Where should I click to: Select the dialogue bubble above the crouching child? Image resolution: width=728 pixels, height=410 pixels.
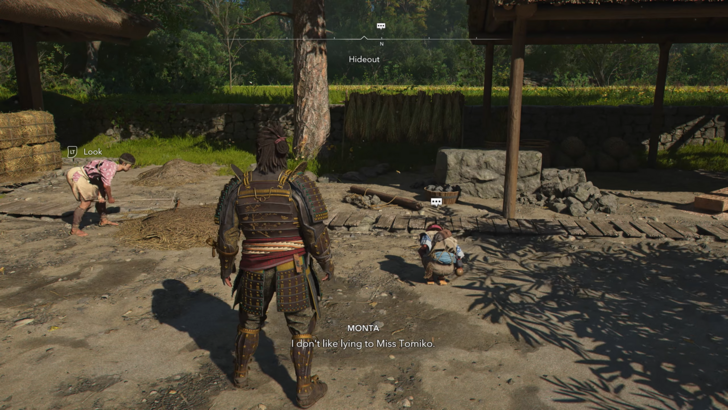(436, 202)
